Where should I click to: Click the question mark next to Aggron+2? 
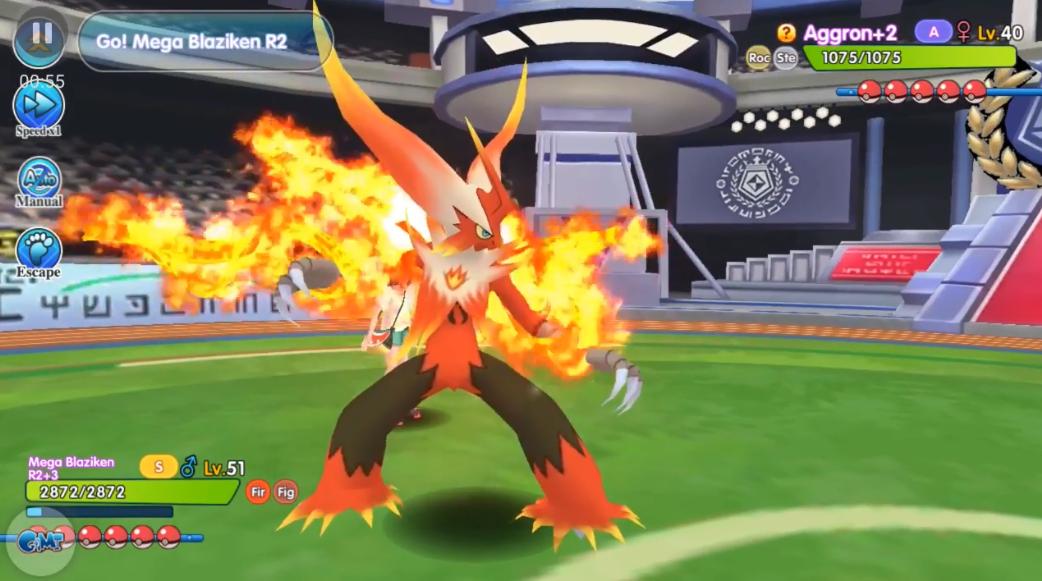(x=786, y=33)
